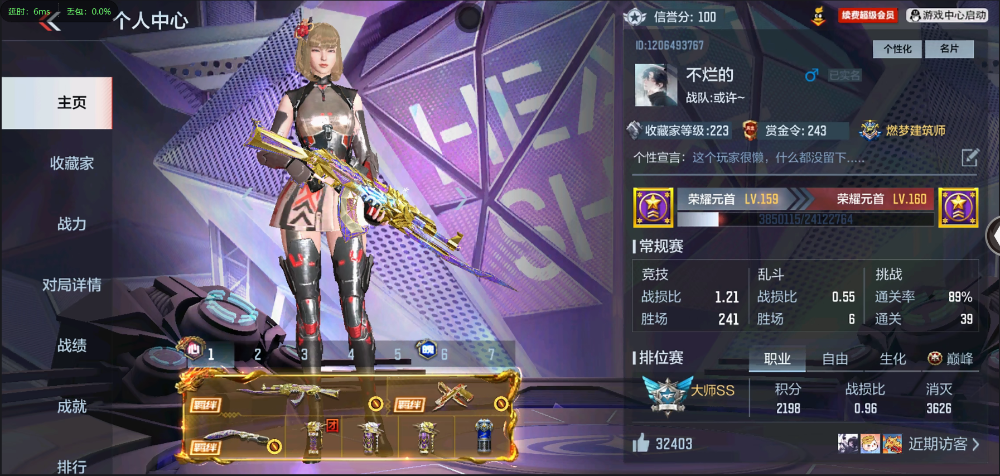The width and height of the screenshot is (1000, 476).
Task: Open 对局详情 match details
Action: (72, 285)
